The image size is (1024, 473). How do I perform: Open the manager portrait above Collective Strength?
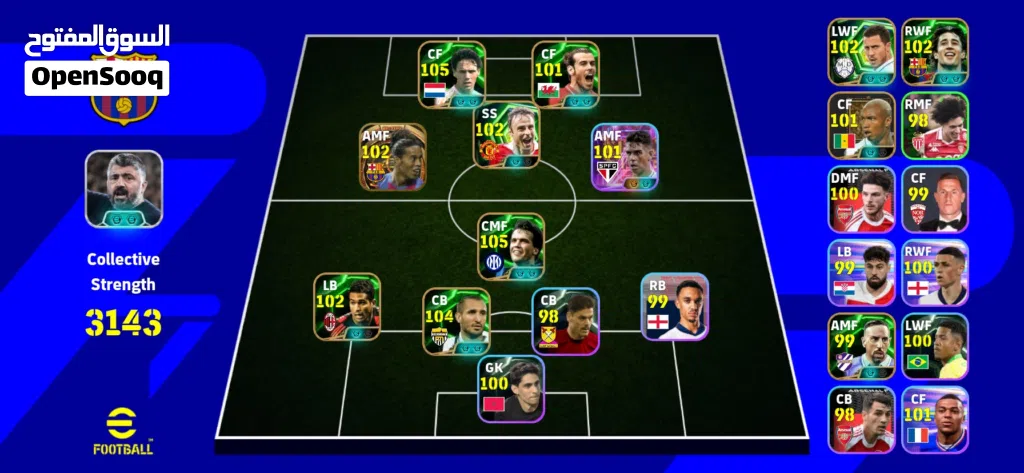click(x=123, y=188)
